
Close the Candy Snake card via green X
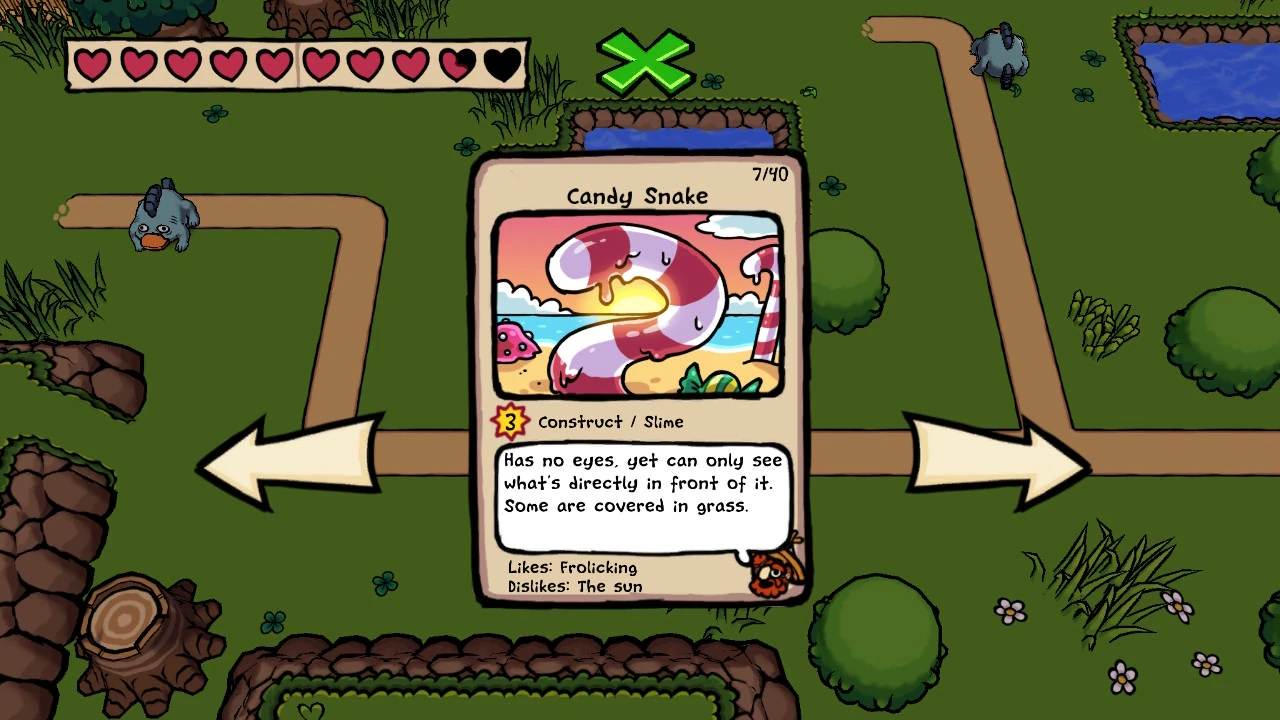[644, 62]
